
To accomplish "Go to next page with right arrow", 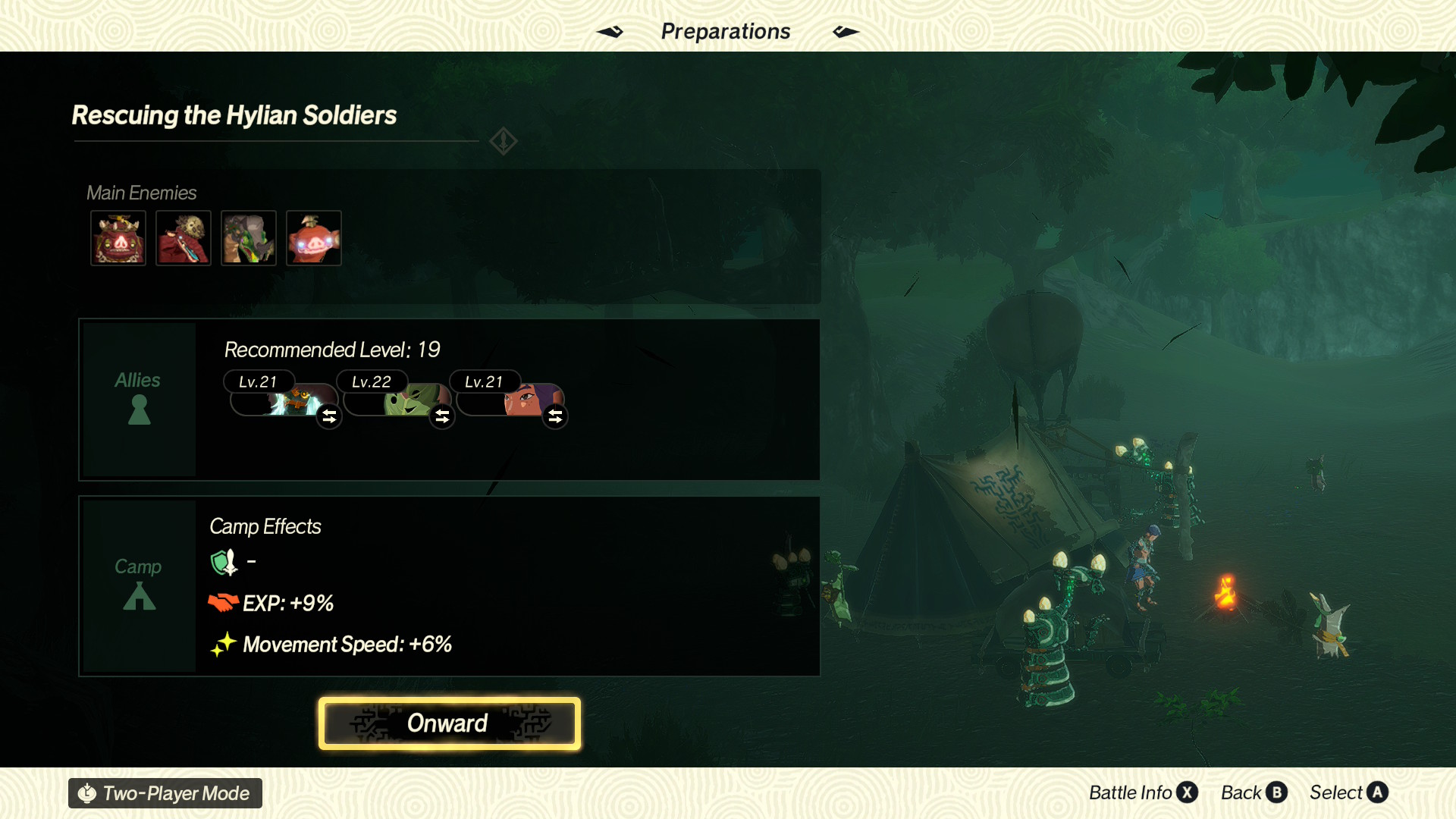I will click(x=846, y=32).
